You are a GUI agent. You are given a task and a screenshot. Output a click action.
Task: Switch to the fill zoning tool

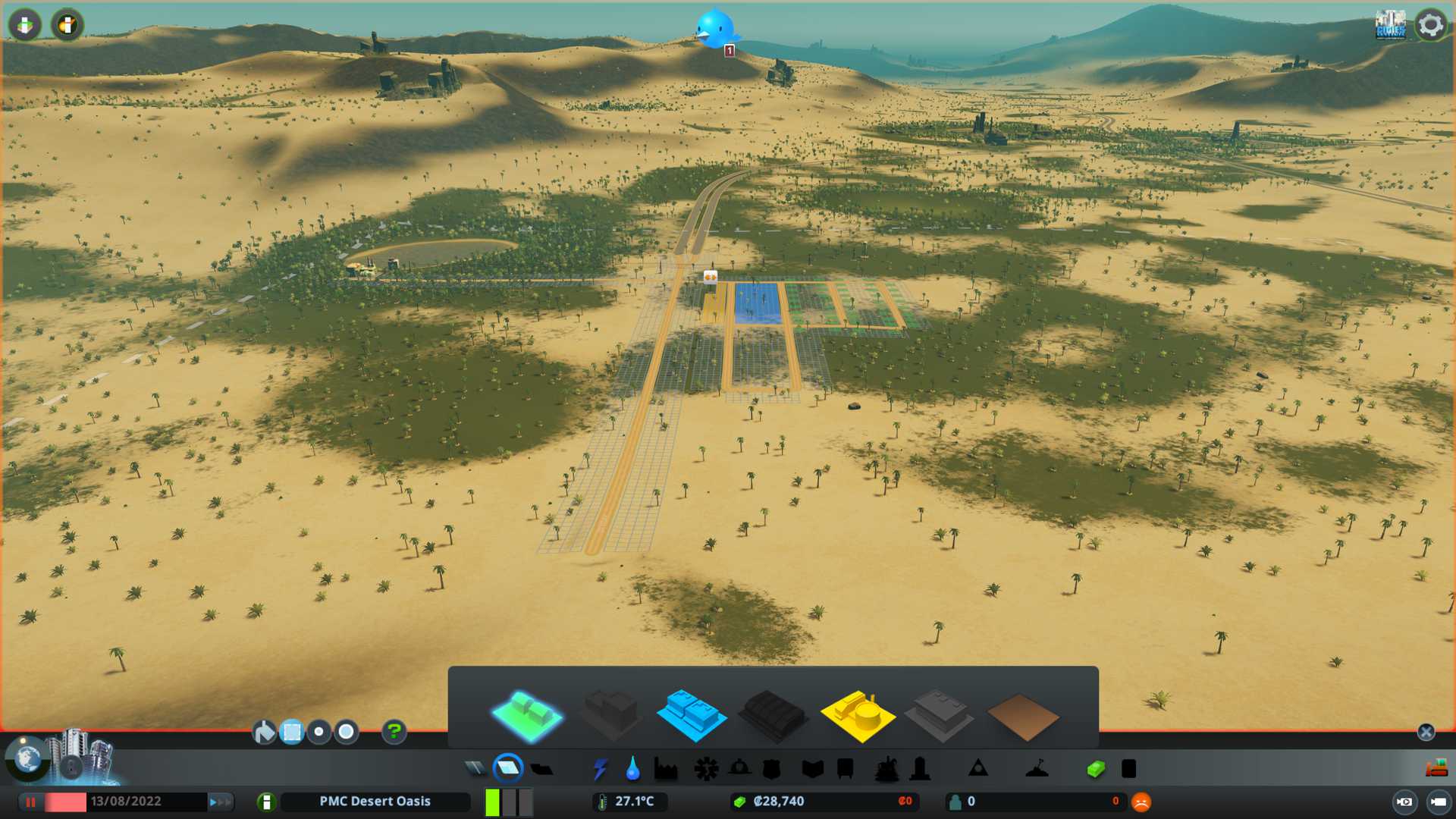[x=264, y=732]
